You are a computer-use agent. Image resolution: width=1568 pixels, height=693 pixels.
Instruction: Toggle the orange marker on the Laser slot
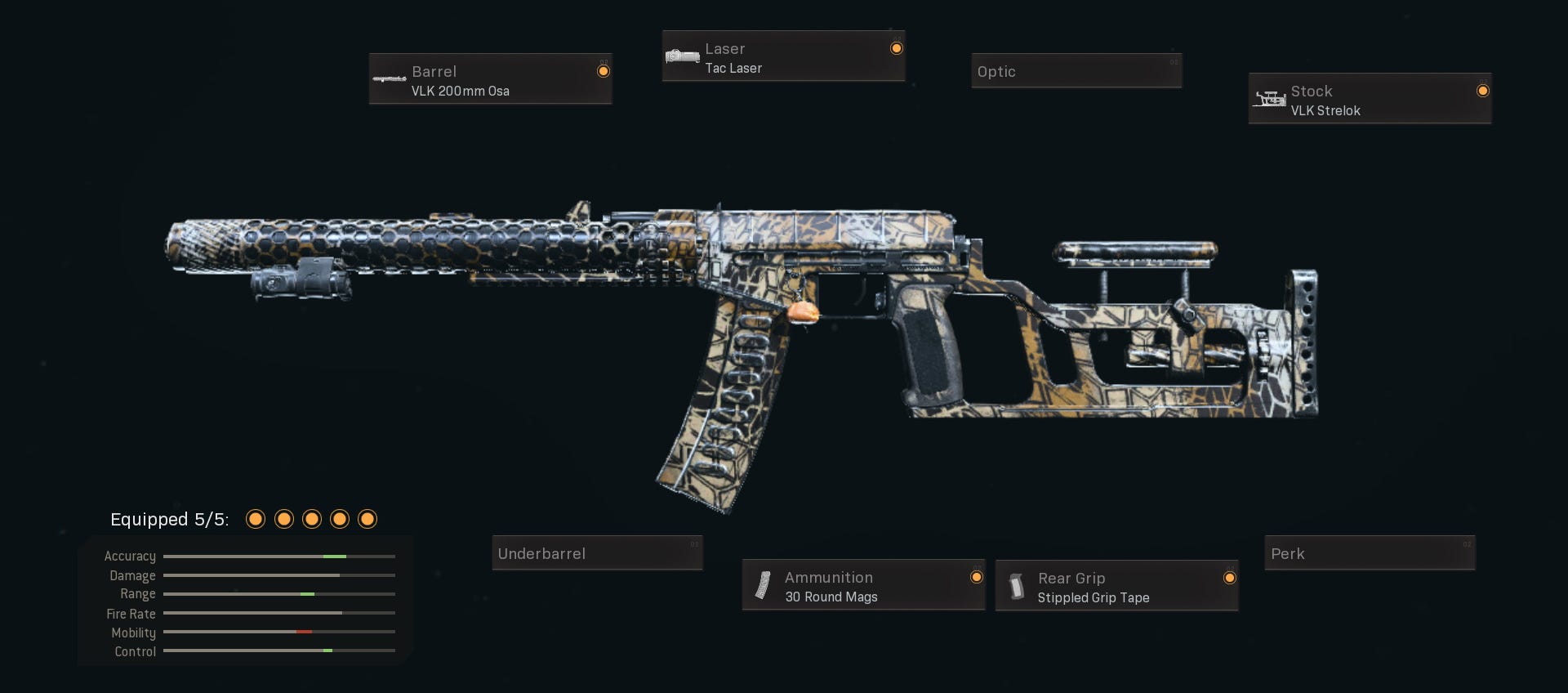click(897, 47)
